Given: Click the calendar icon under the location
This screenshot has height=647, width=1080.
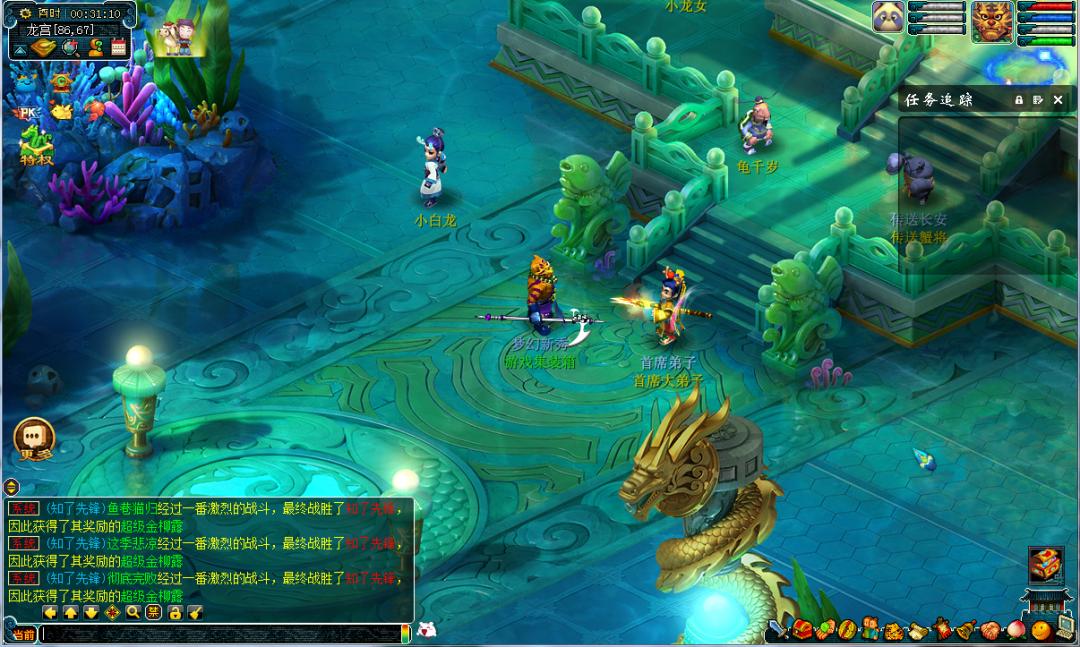Looking at the screenshot, I should (x=119, y=47).
